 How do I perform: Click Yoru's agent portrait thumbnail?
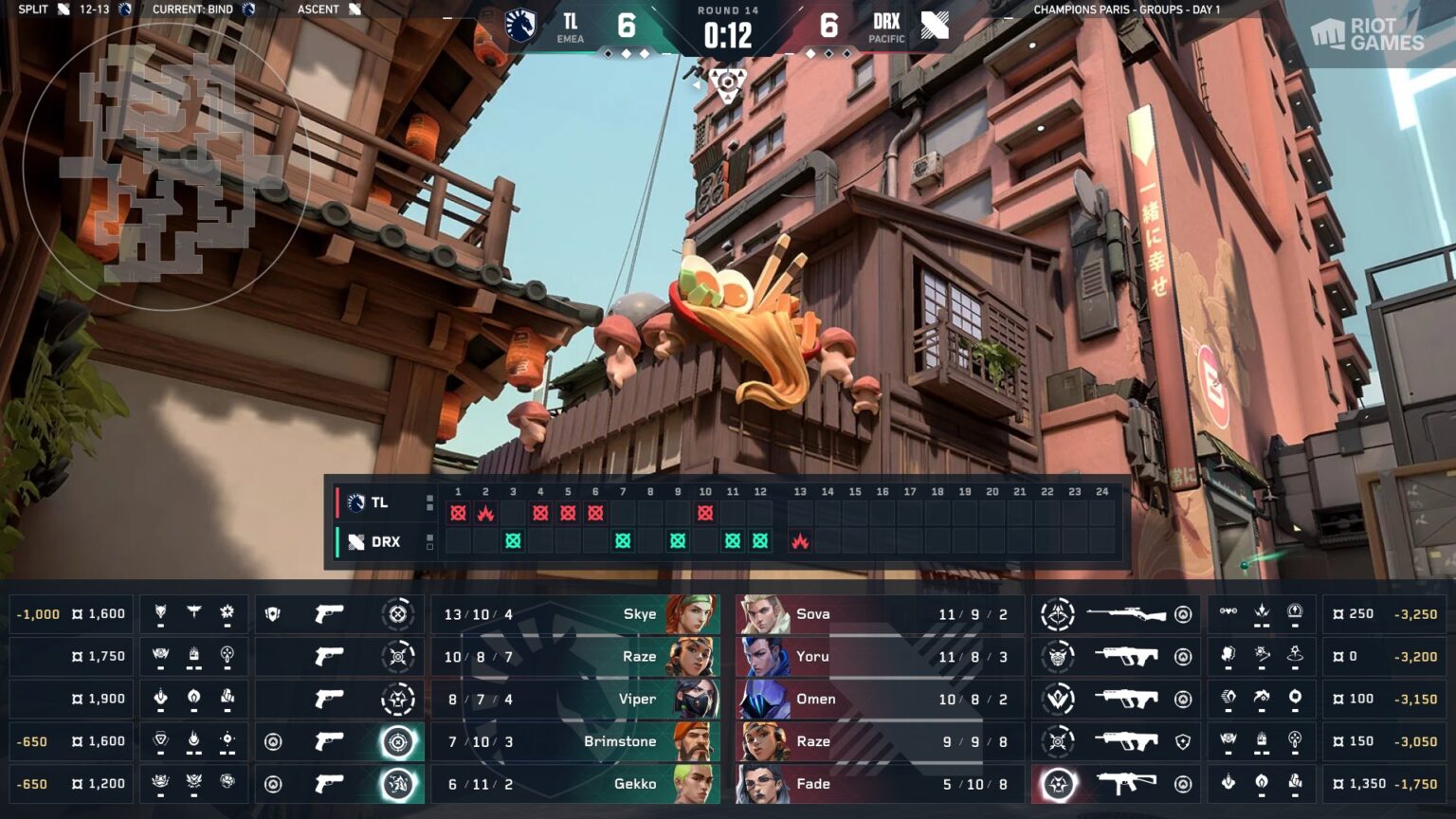761,656
